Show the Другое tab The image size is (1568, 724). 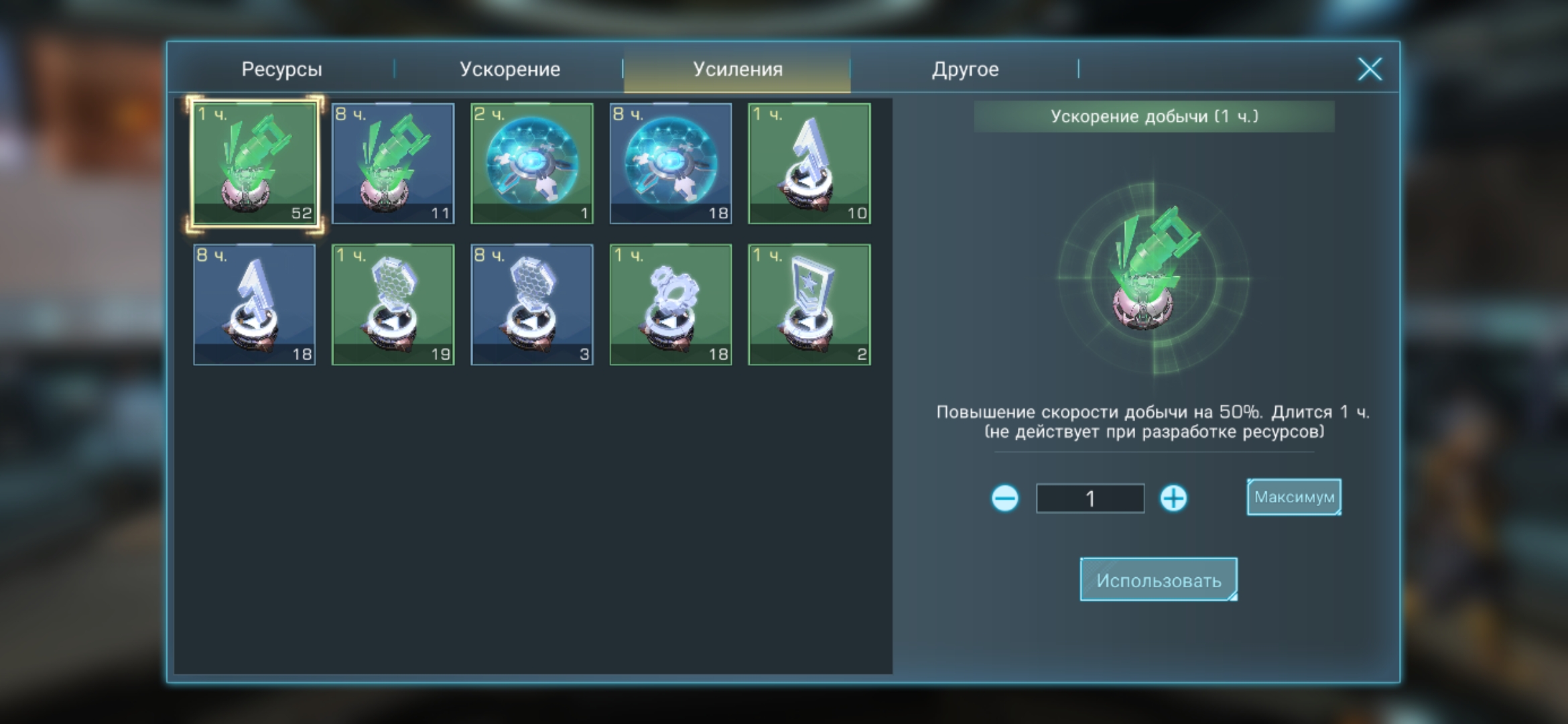(x=965, y=69)
